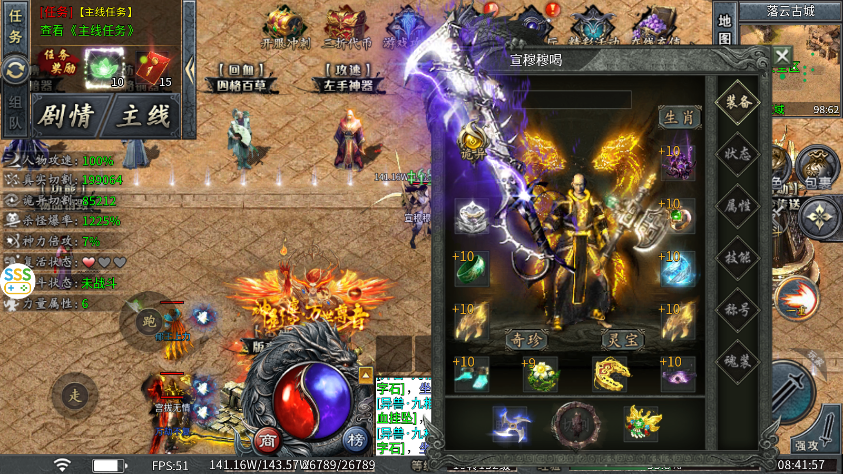Viewport: 843px width, 474px height.
Task: Click the 奇珍 treasures button
Action: tap(528, 339)
